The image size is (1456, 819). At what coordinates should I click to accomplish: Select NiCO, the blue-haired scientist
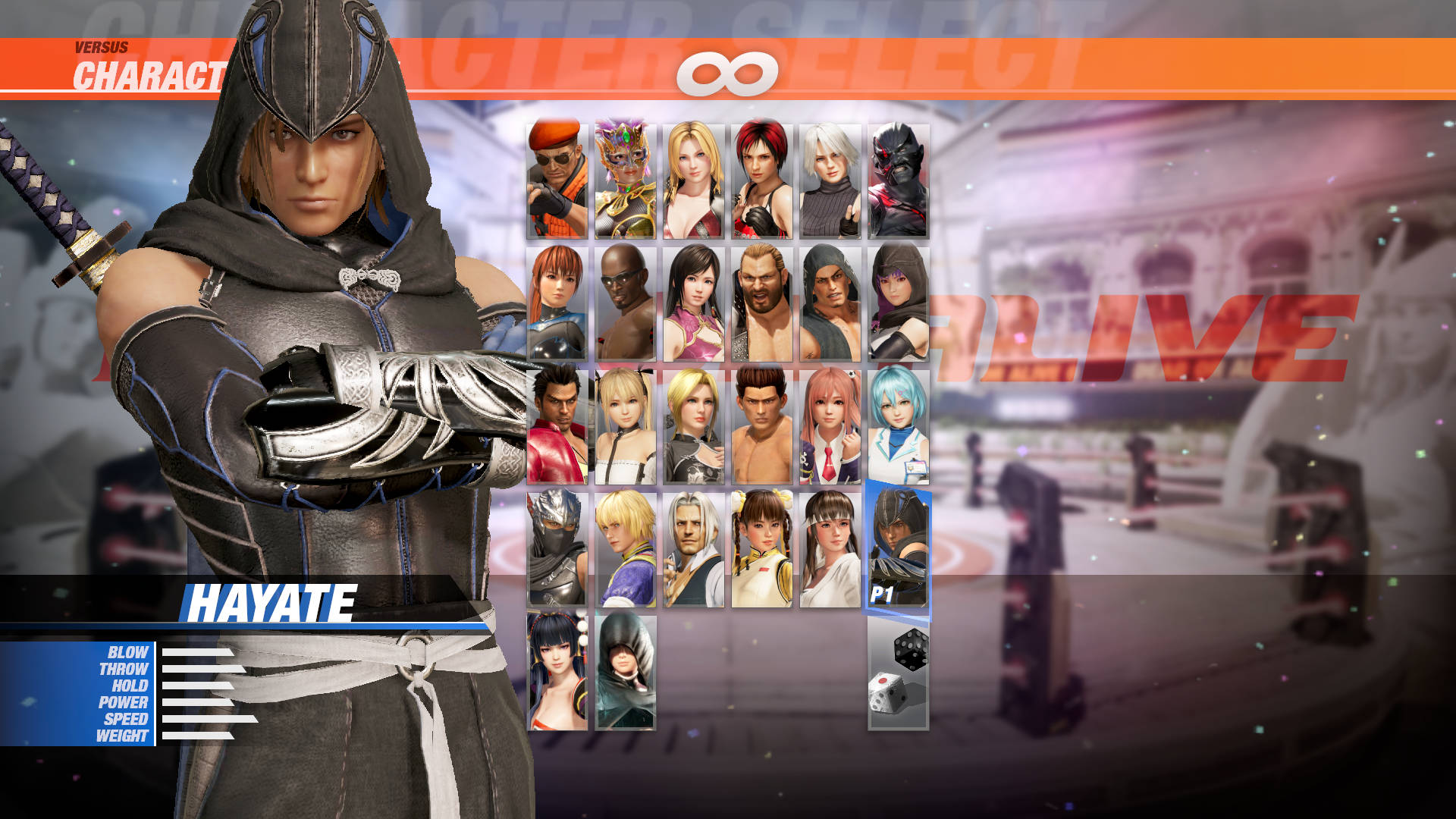[899, 425]
